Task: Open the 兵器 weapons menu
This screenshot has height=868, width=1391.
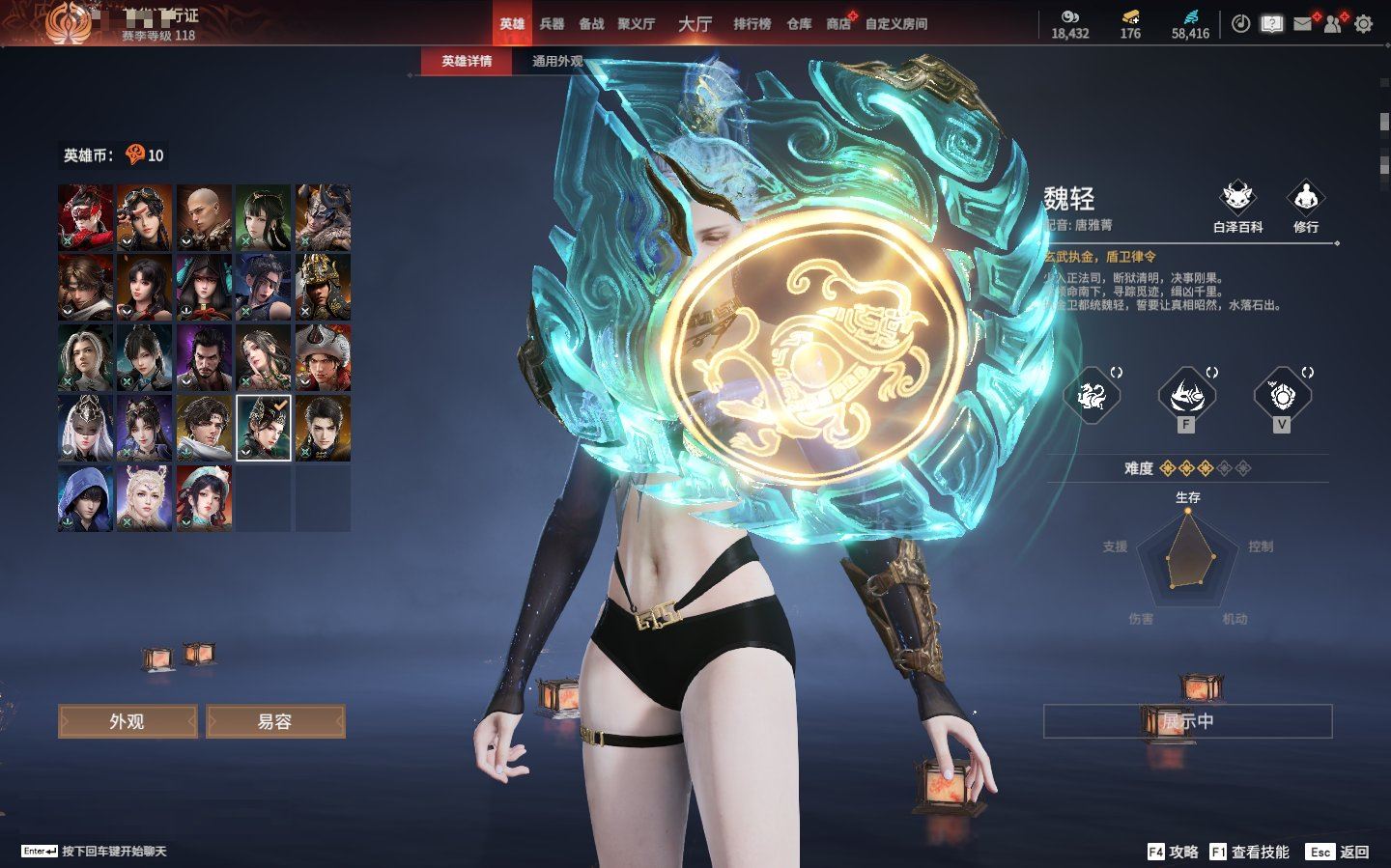Action: [x=552, y=24]
